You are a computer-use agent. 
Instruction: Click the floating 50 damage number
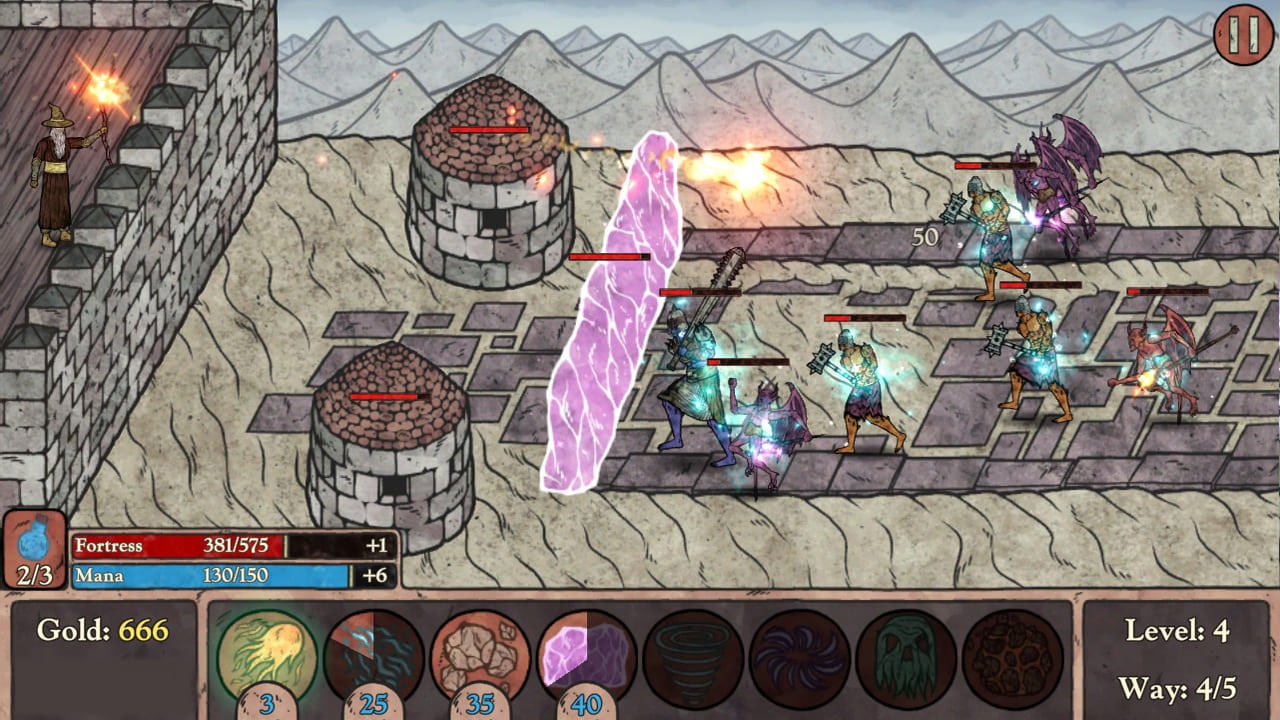(x=925, y=237)
